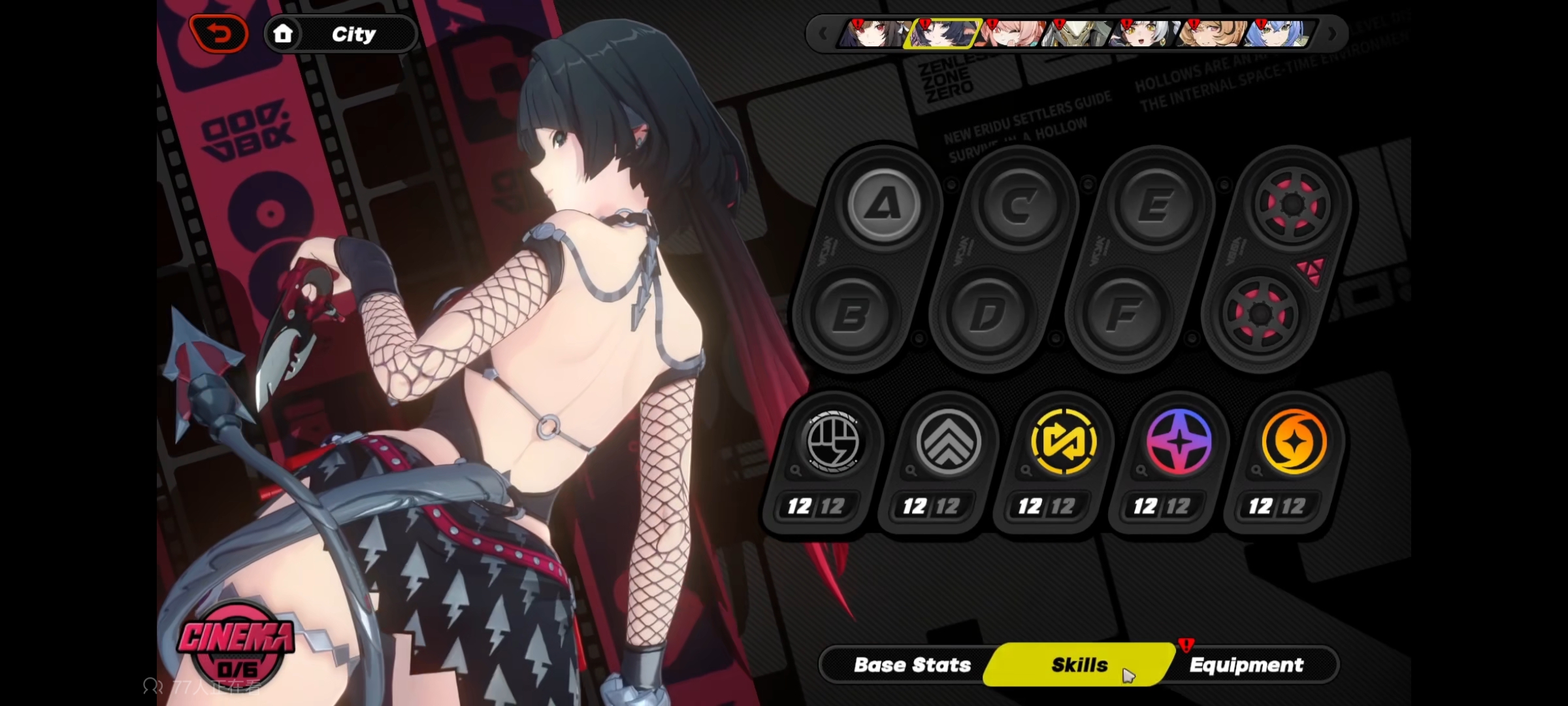Viewport: 1568px width, 706px height.
Task: Switch to the pink-haired agent portrait
Action: pos(1010,34)
